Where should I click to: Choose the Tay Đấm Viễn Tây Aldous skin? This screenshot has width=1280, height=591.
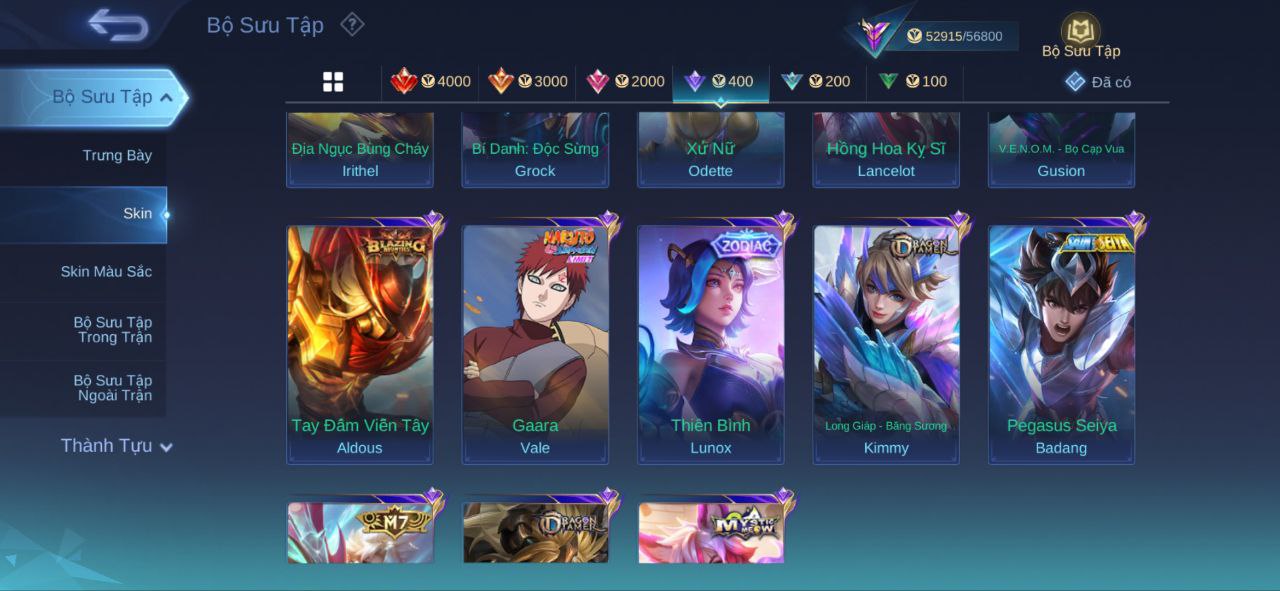coord(360,344)
